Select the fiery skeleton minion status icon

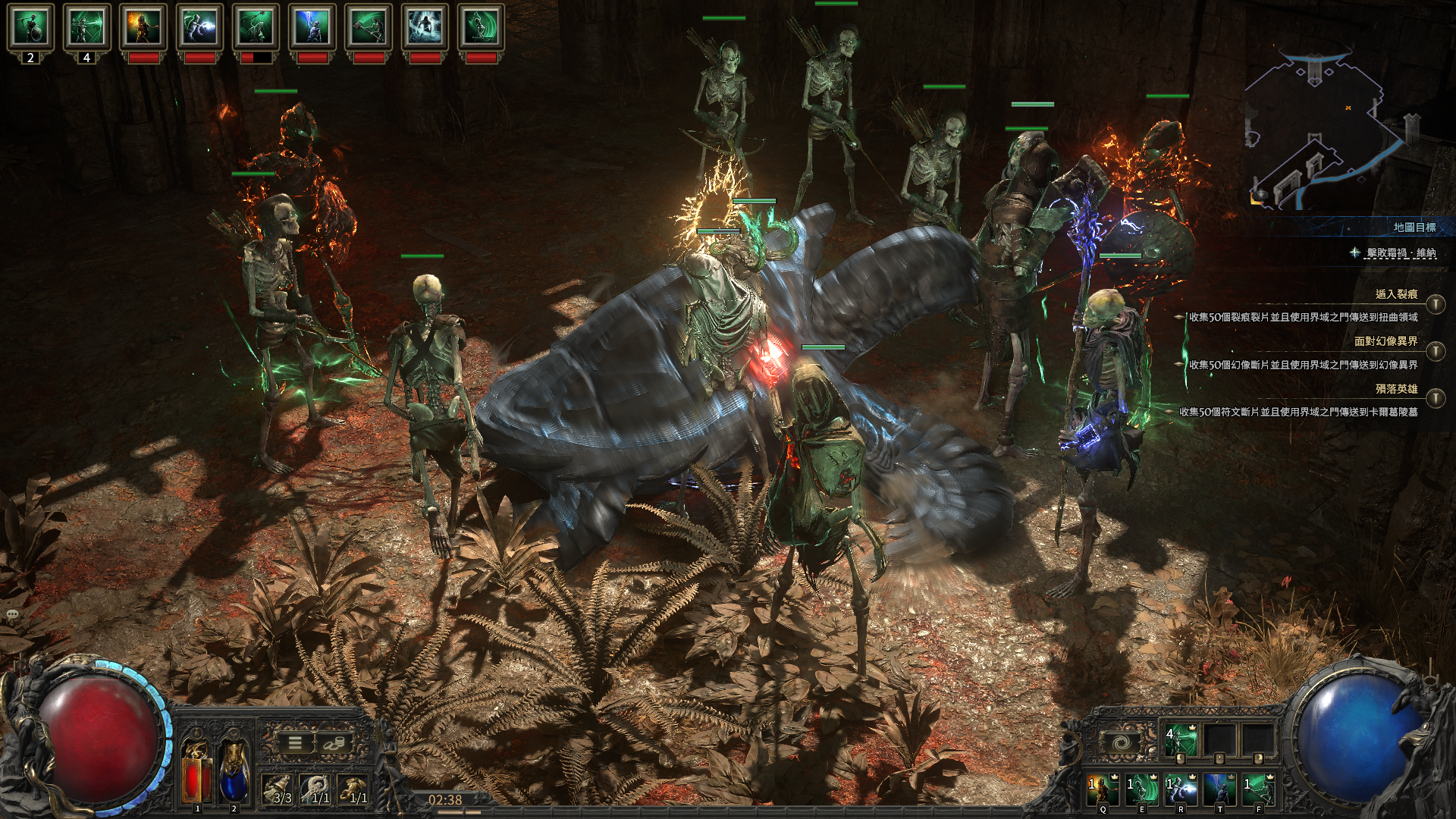[x=143, y=27]
